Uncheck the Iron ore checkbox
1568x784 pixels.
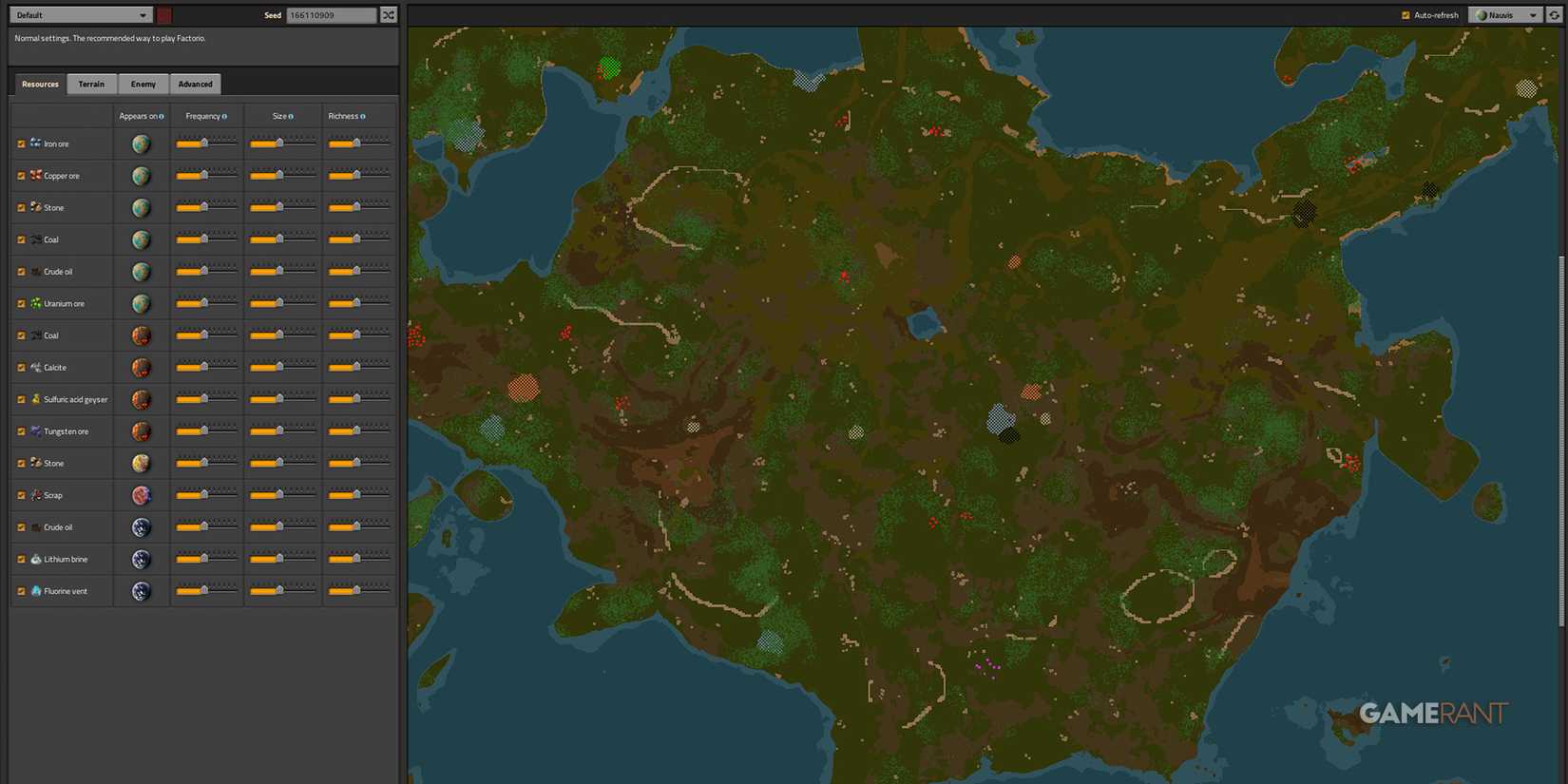[21, 143]
